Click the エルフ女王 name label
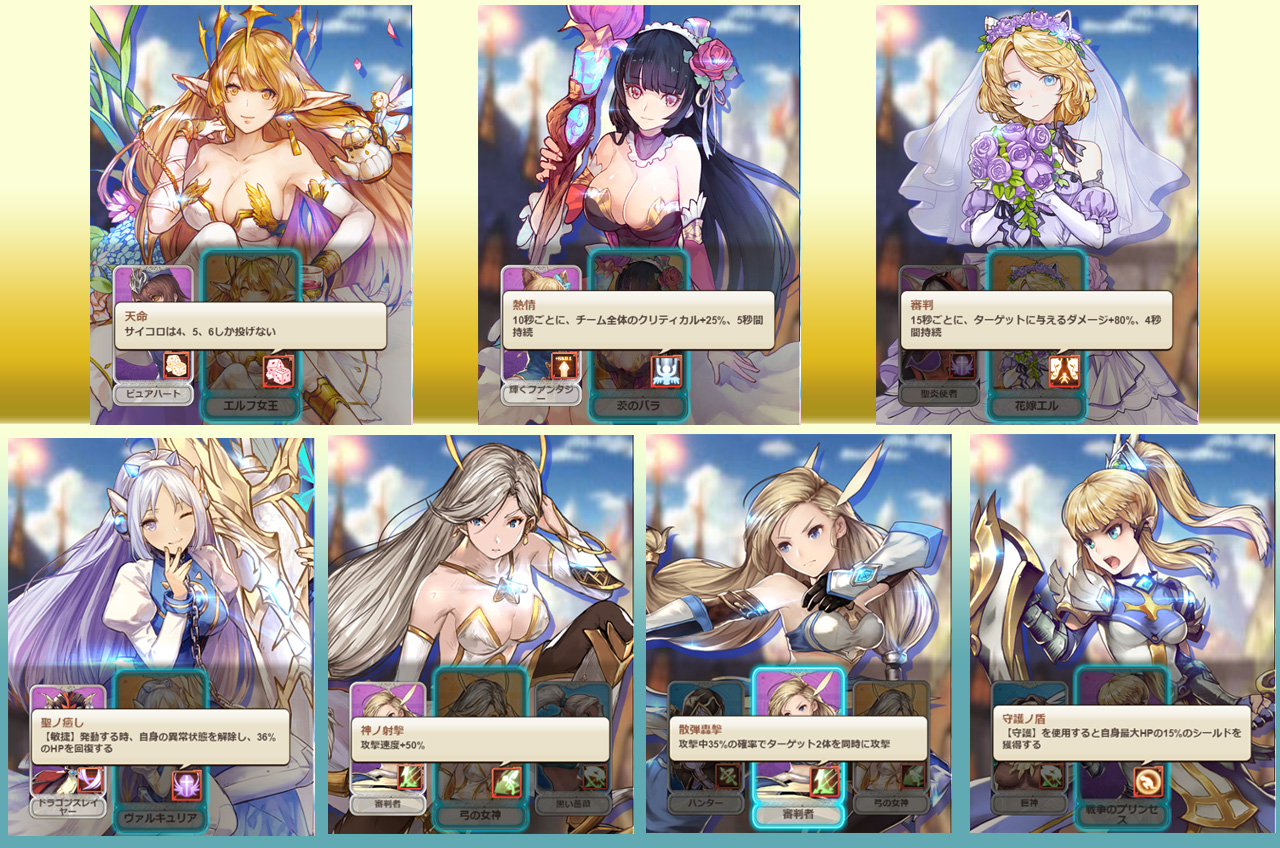The width and height of the screenshot is (1280, 848). pos(251,404)
